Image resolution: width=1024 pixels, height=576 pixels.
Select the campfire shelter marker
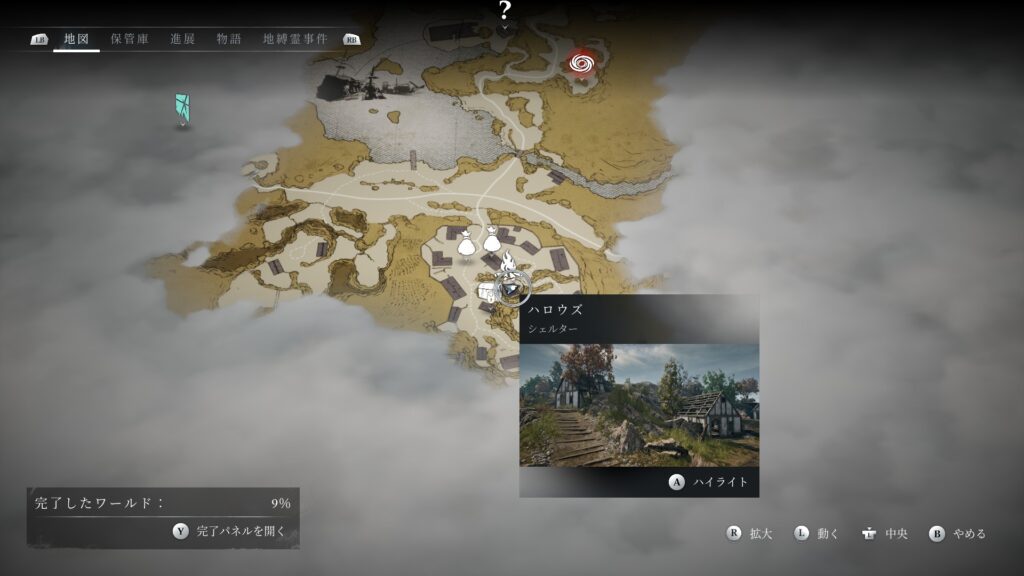click(x=508, y=263)
